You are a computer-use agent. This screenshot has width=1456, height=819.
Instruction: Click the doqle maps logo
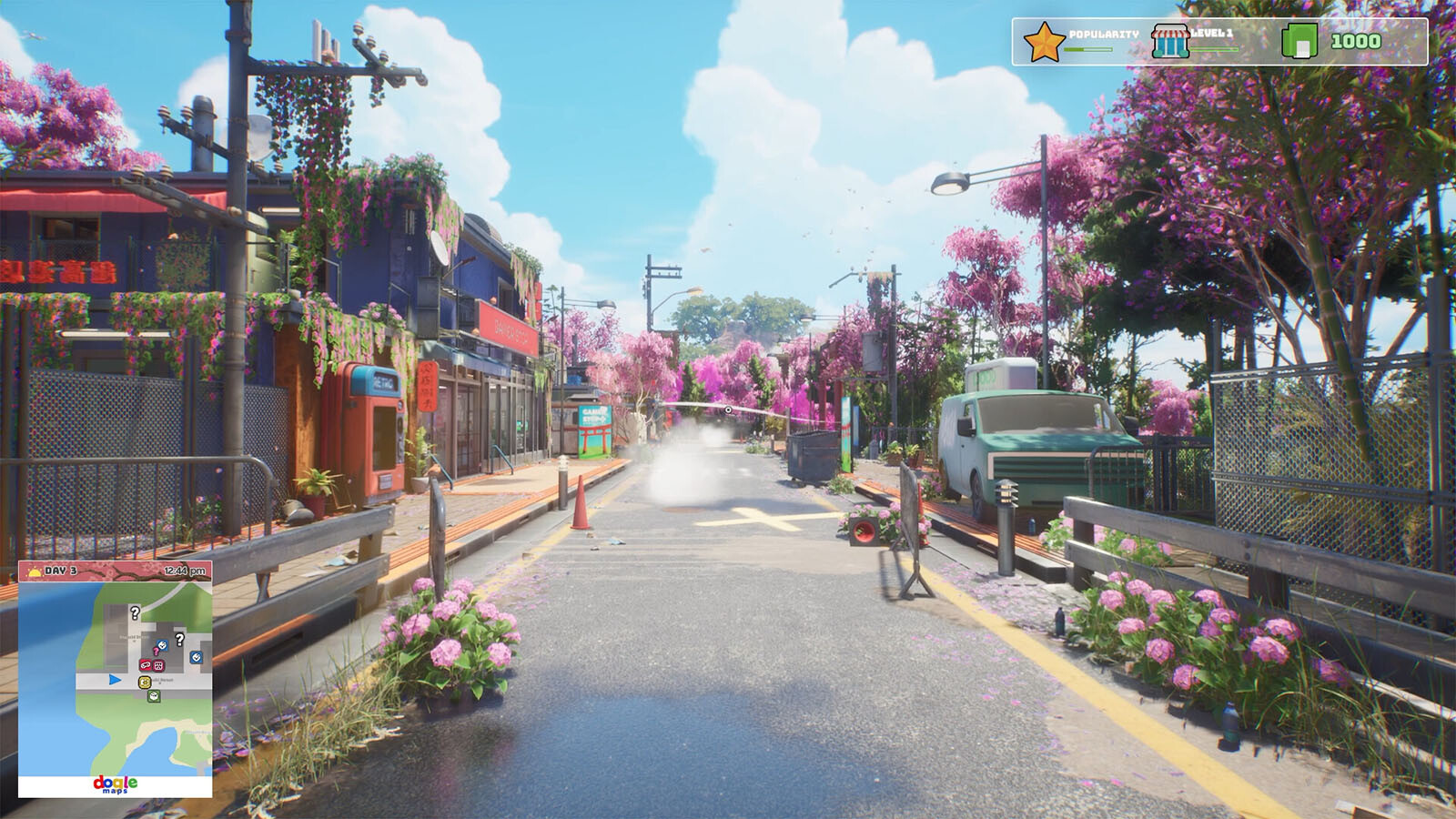[116, 784]
